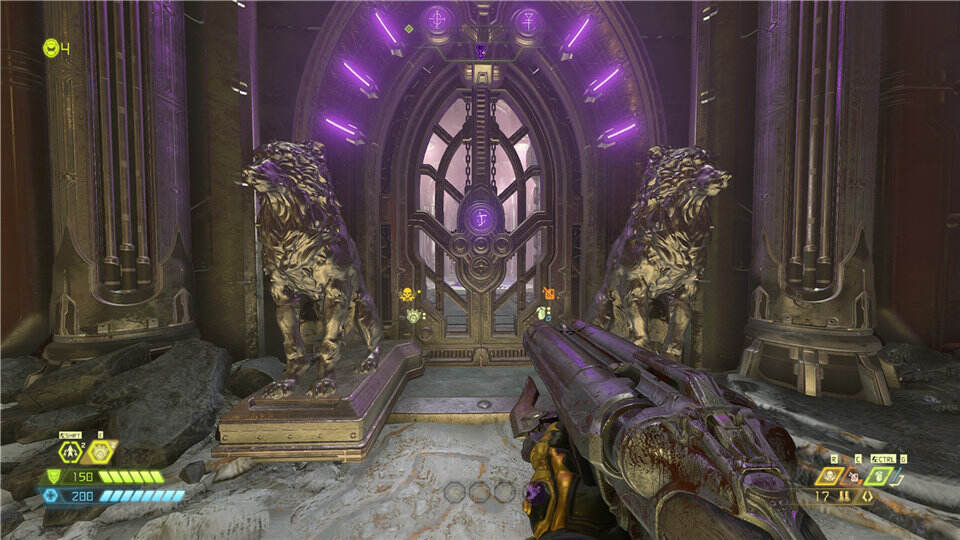The height and width of the screenshot is (540, 960).
Task: Click the orange fuel can indicator
Action: [549, 293]
